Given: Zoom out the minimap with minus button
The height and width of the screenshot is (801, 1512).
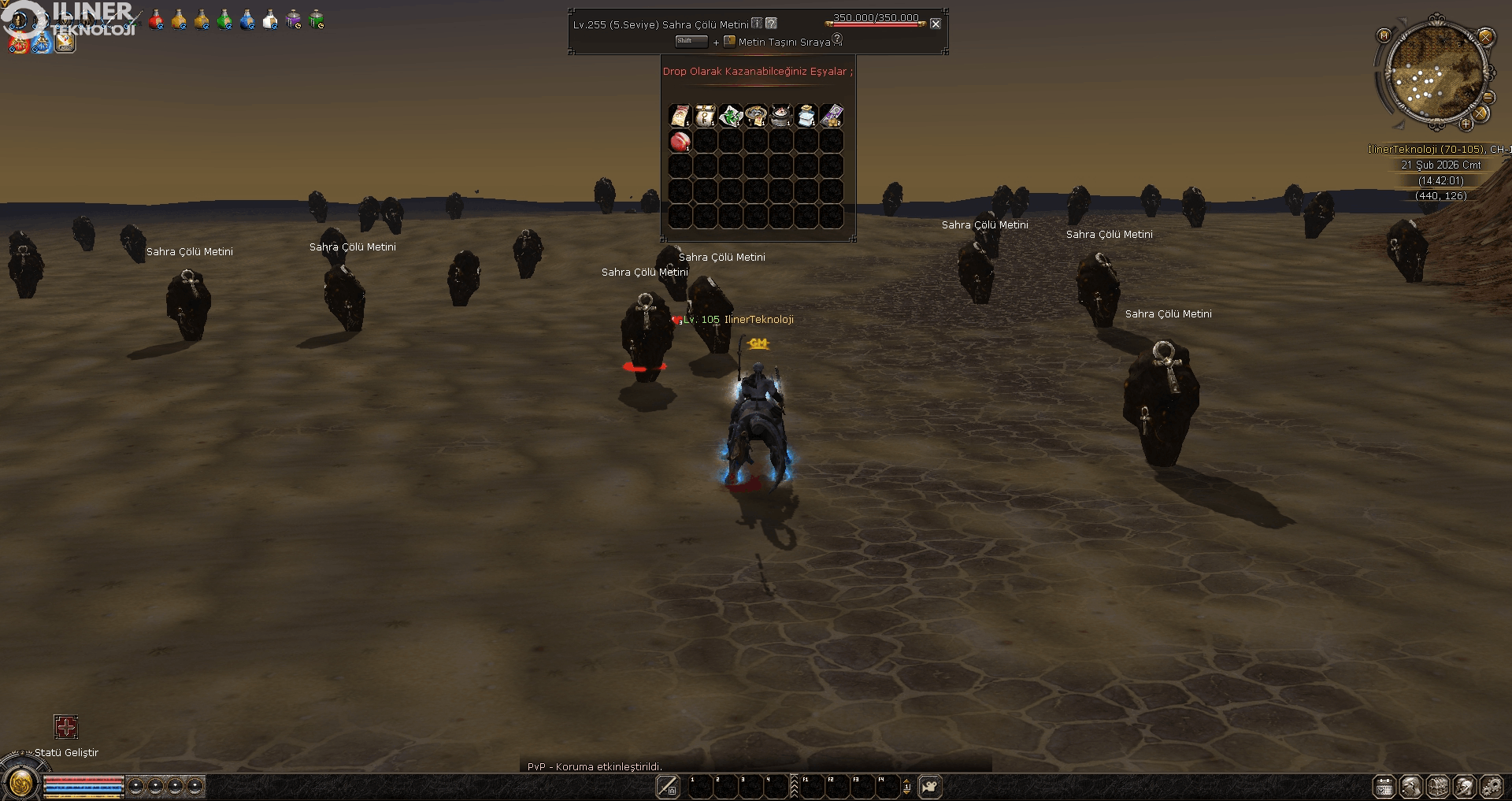Looking at the screenshot, I should 1488,97.
